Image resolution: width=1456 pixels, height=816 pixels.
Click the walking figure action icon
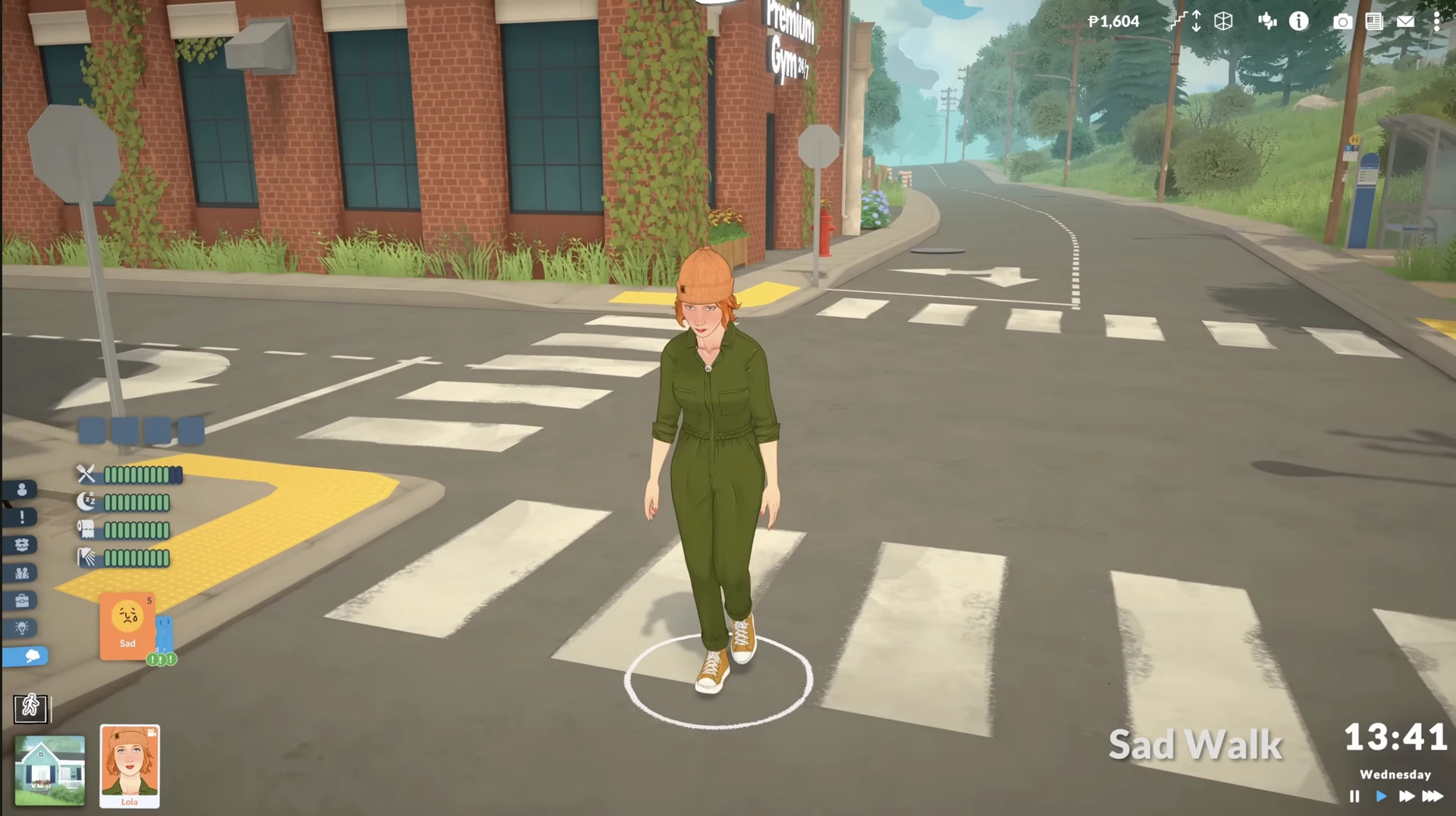click(31, 708)
